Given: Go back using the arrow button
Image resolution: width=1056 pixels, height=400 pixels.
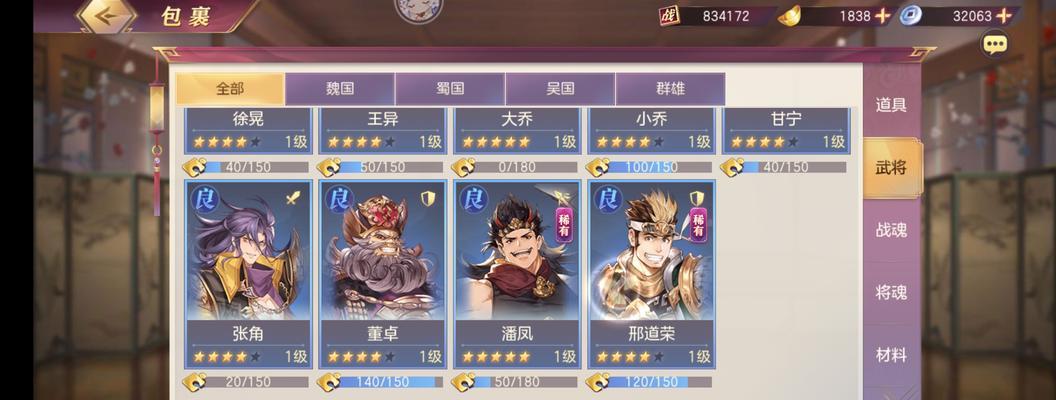Looking at the screenshot, I should click(106, 17).
